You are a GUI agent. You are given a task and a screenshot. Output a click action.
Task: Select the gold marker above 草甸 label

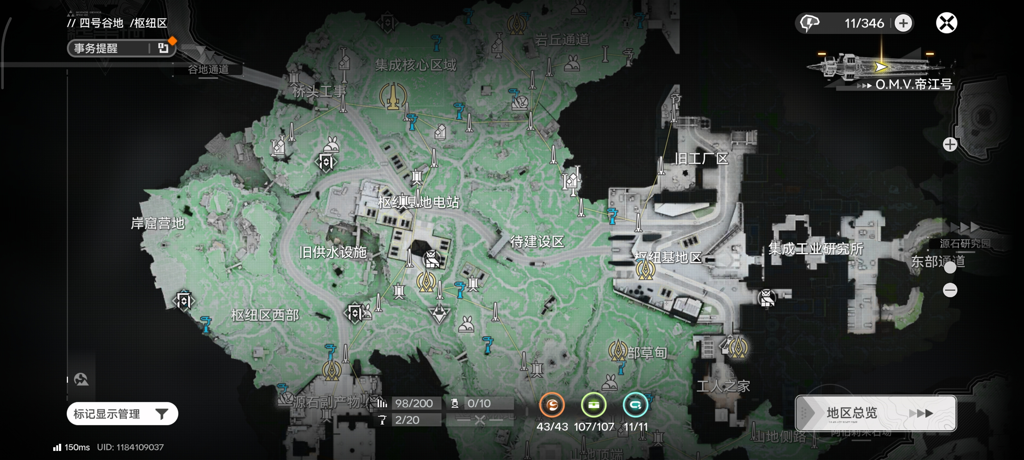point(619,350)
